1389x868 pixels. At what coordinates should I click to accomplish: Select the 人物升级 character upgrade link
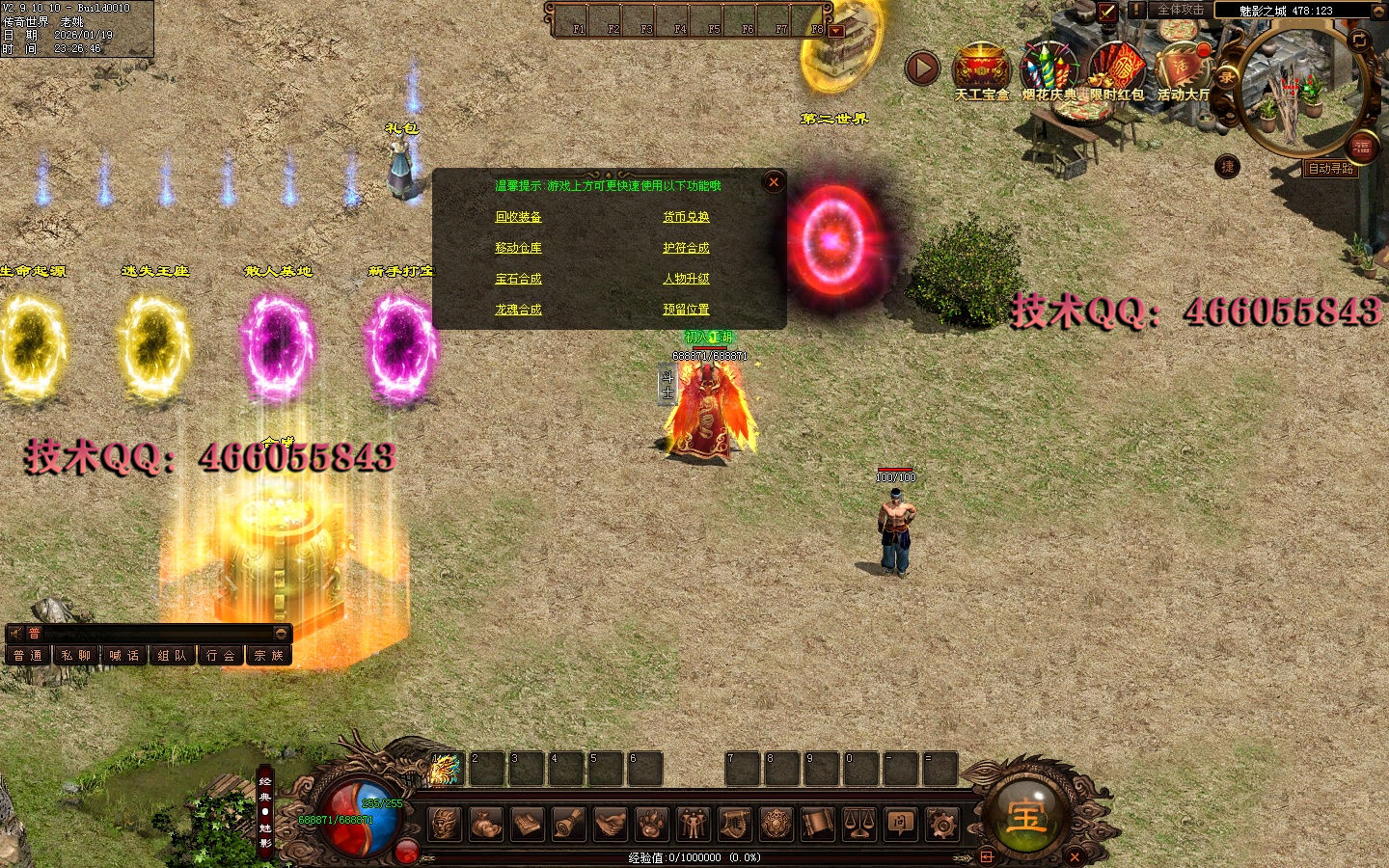[686, 279]
